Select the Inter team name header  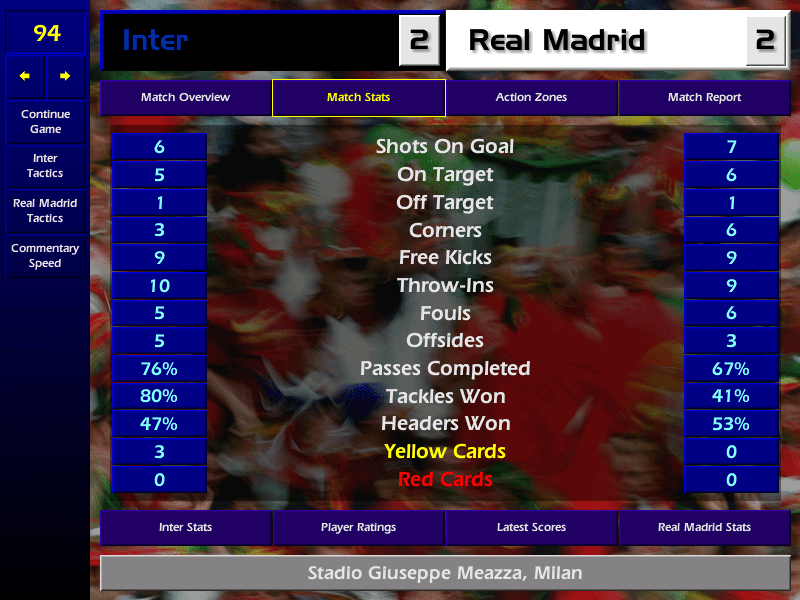click(250, 41)
